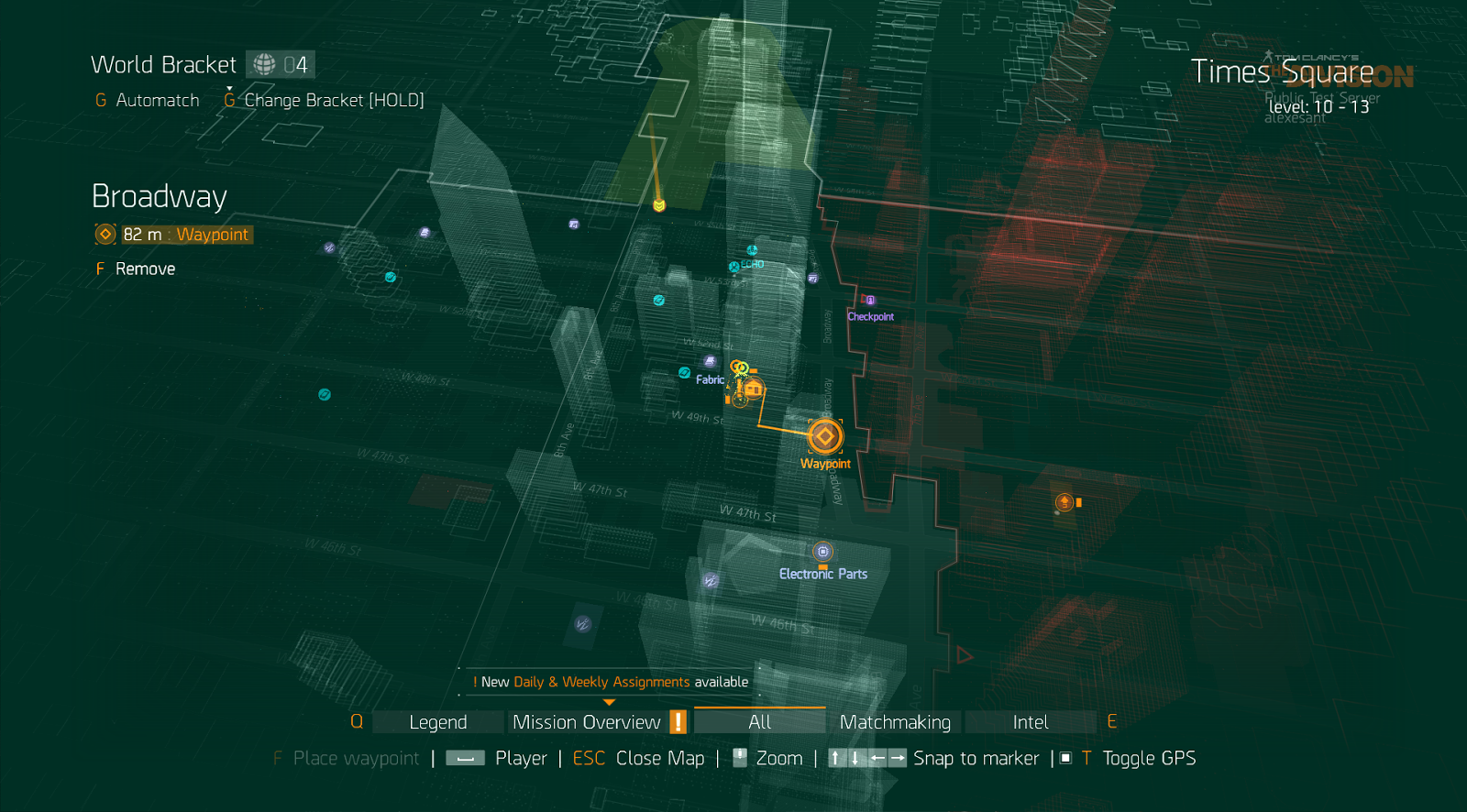Select the purple vendor icon above Fabric

tap(710, 360)
